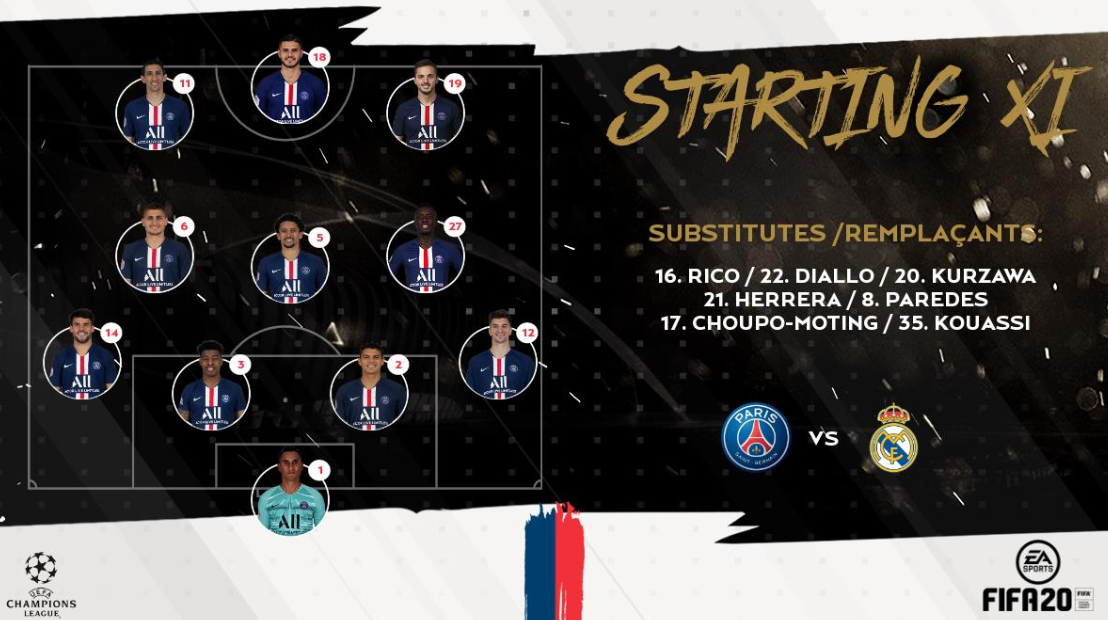The height and width of the screenshot is (620, 1108).
Task: Choose the number 18 striker portrait
Action: point(290,86)
